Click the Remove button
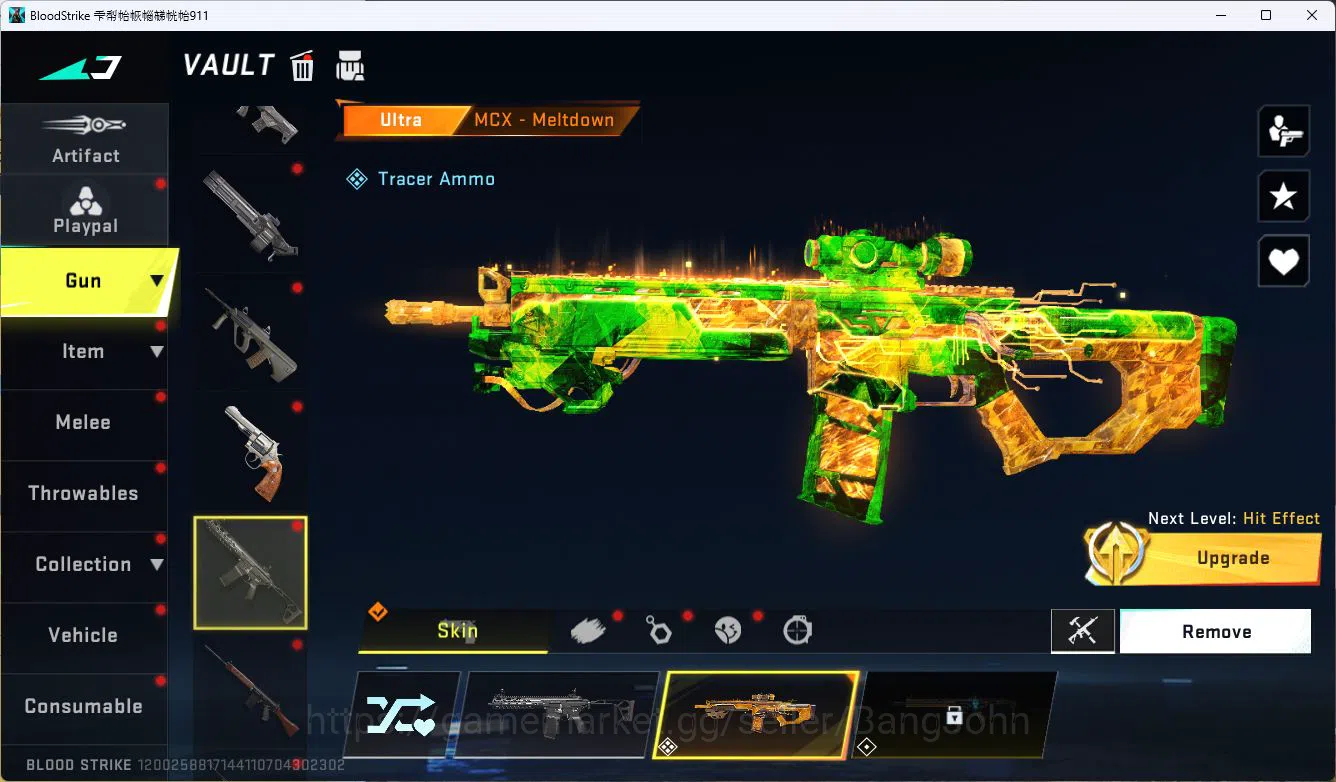Viewport: 1336px width, 782px height. coord(1216,631)
